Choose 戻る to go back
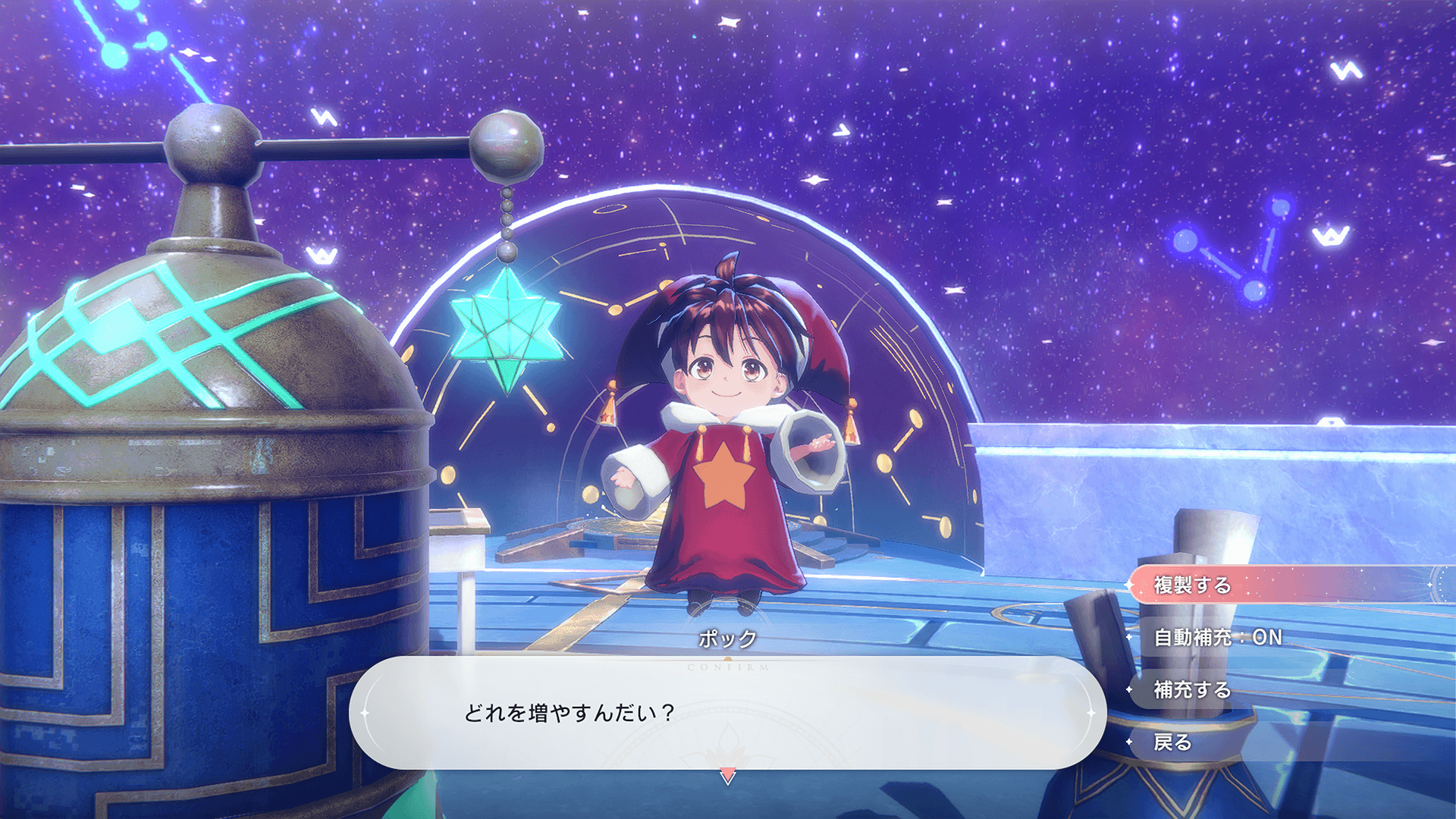 1172,742
